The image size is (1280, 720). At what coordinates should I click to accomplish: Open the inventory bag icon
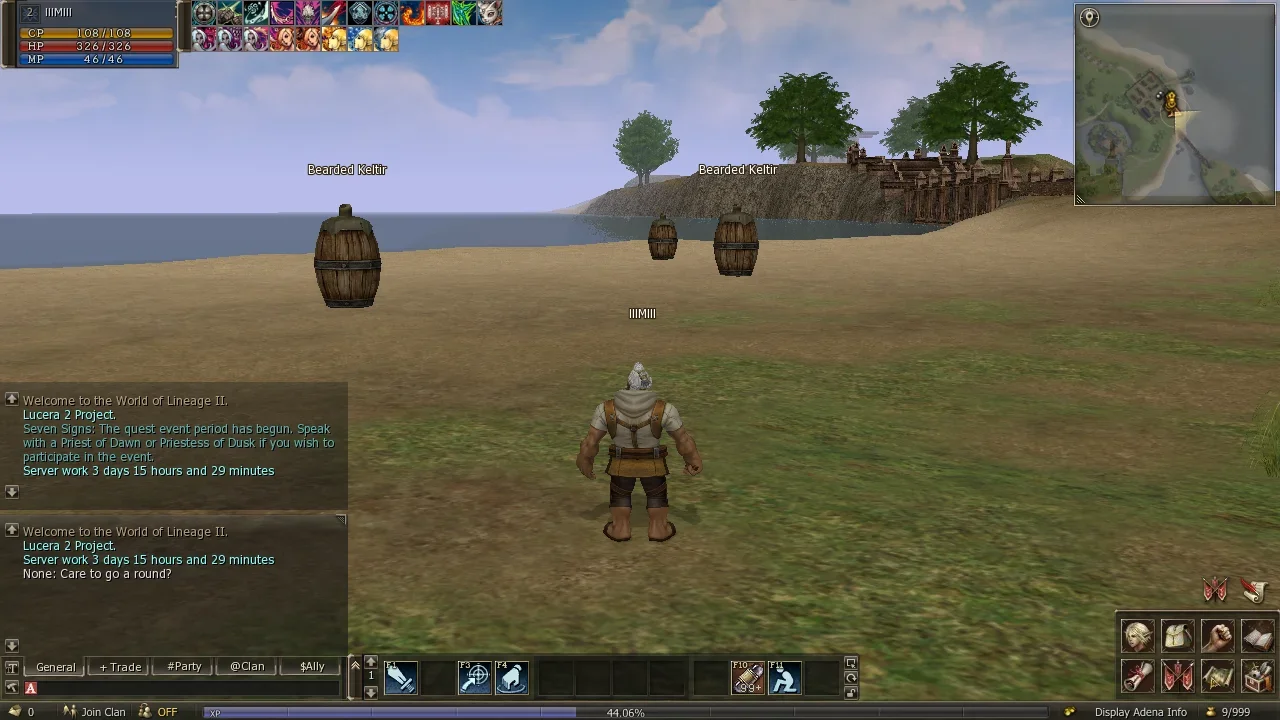1177,635
